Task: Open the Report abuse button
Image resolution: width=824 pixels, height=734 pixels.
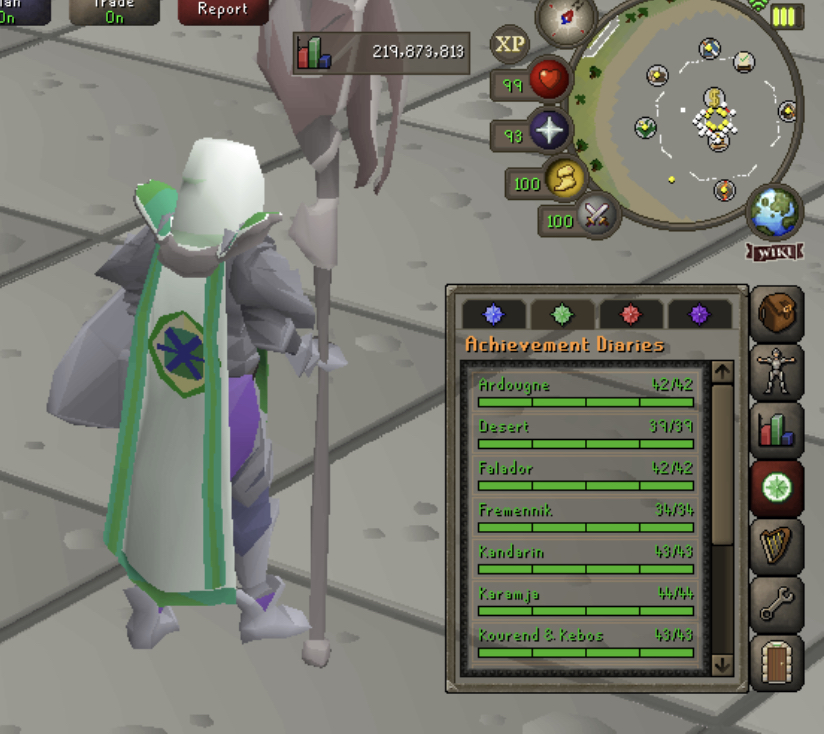Action: pos(222,10)
